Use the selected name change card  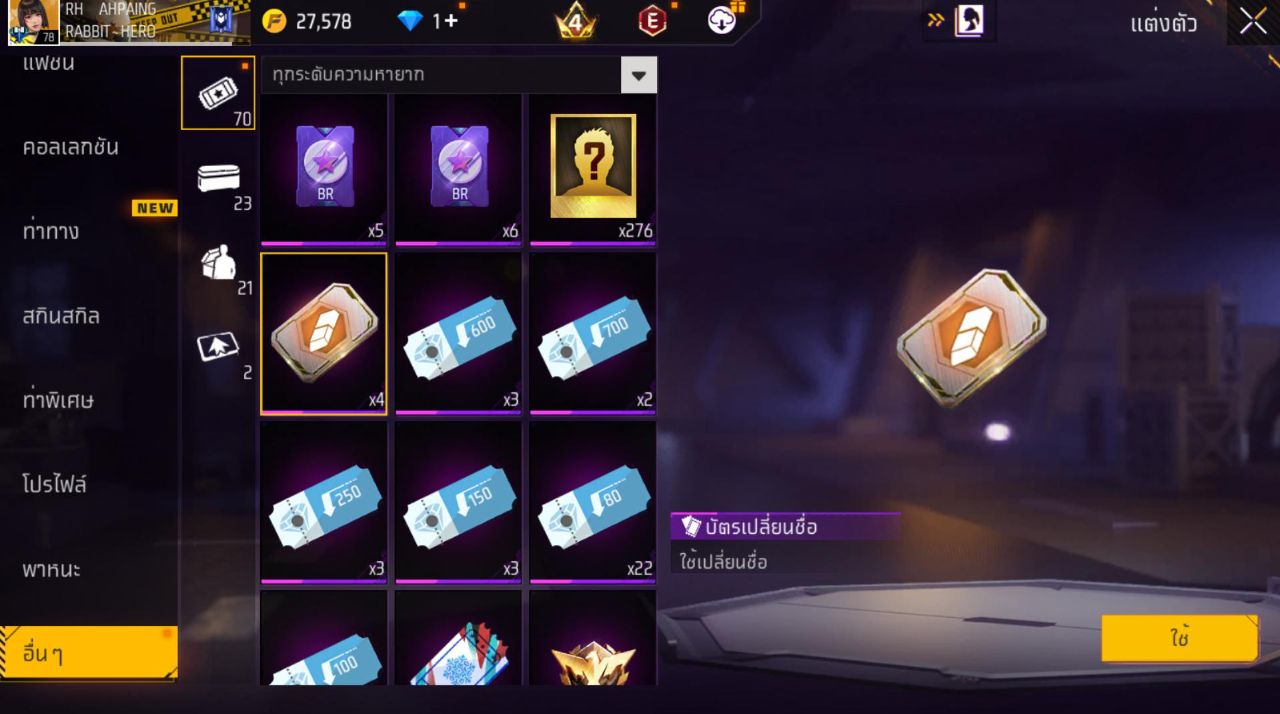click(x=1180, y=639)
